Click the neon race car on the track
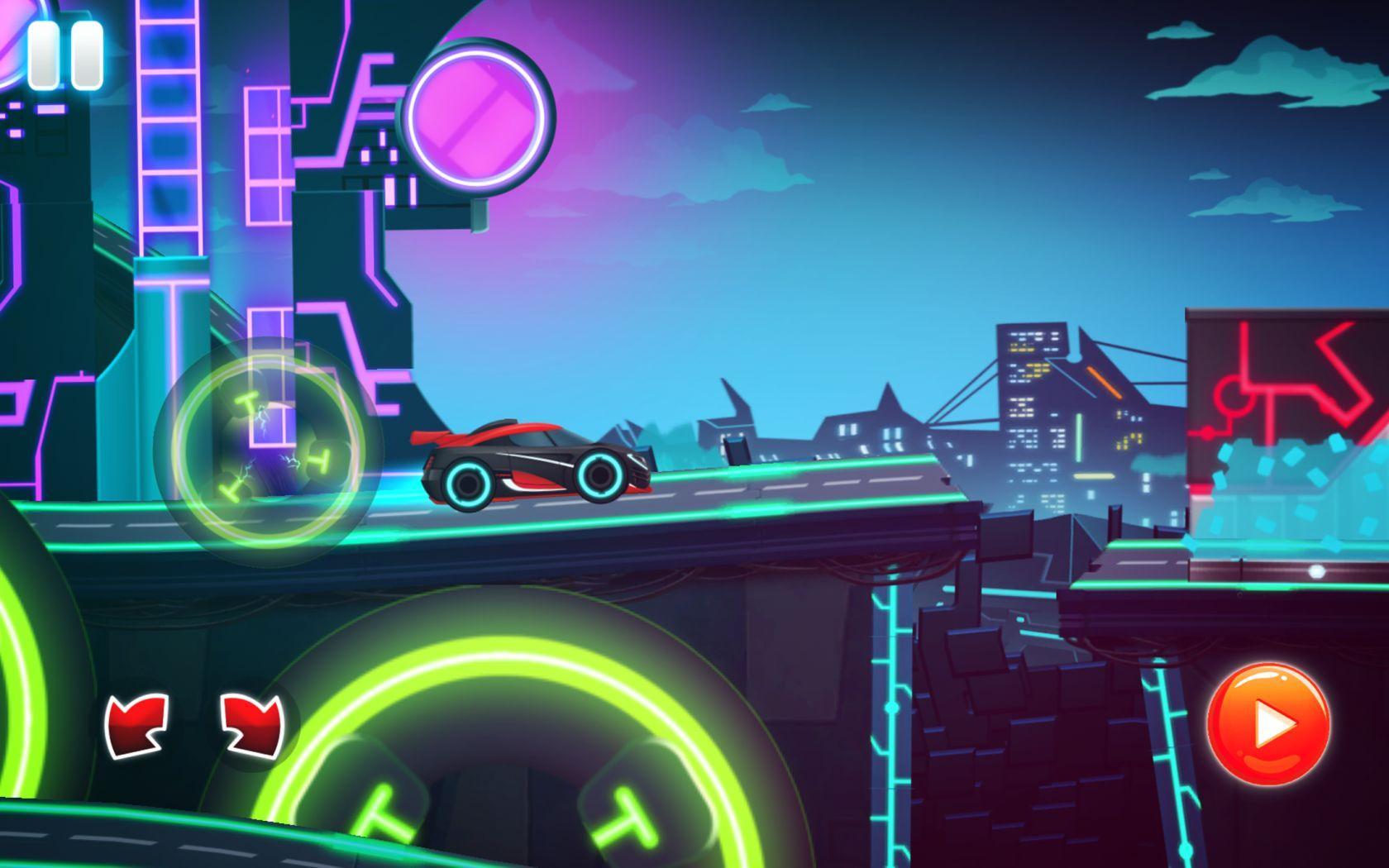The height and width of the screenshot is (868, 1389). tap(533, 459)
